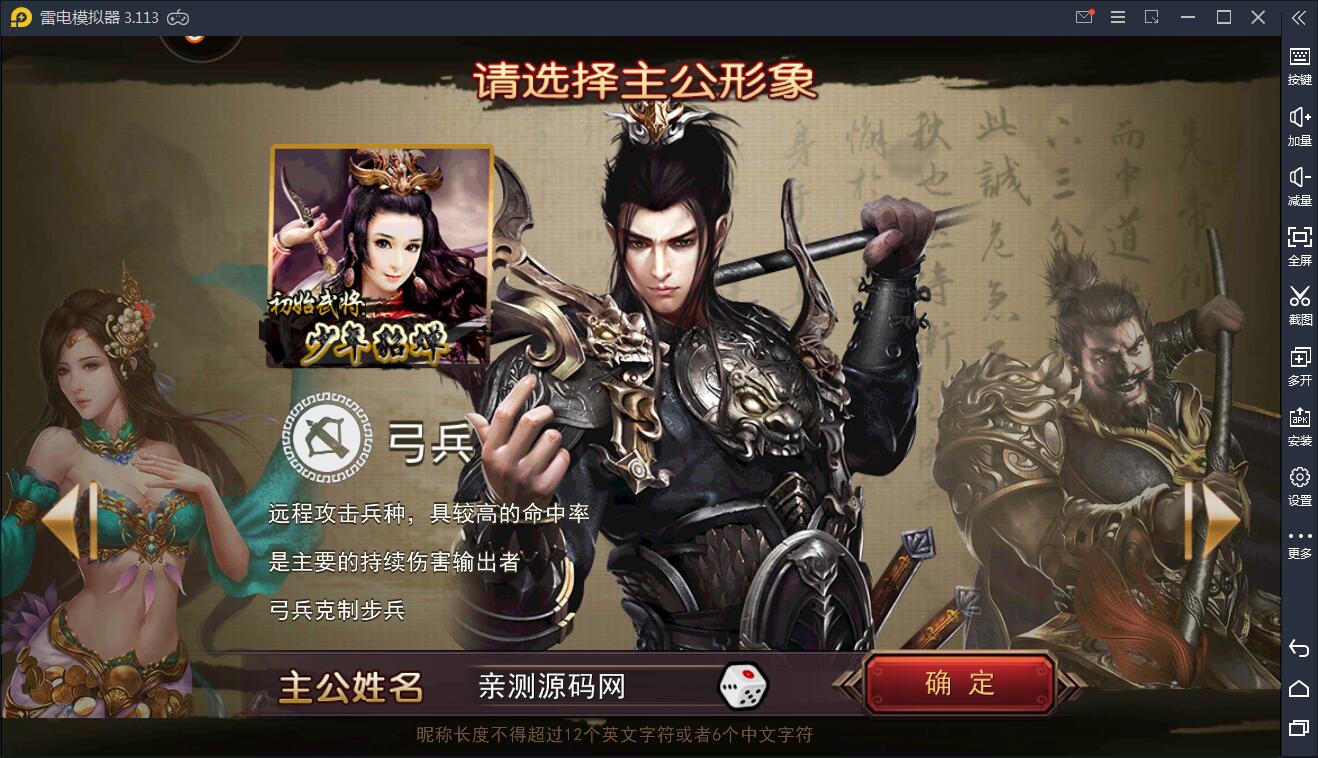Open the 按键 keyboard mapping panel
Screen dimensions: 1318x758
coord(1299,62)
